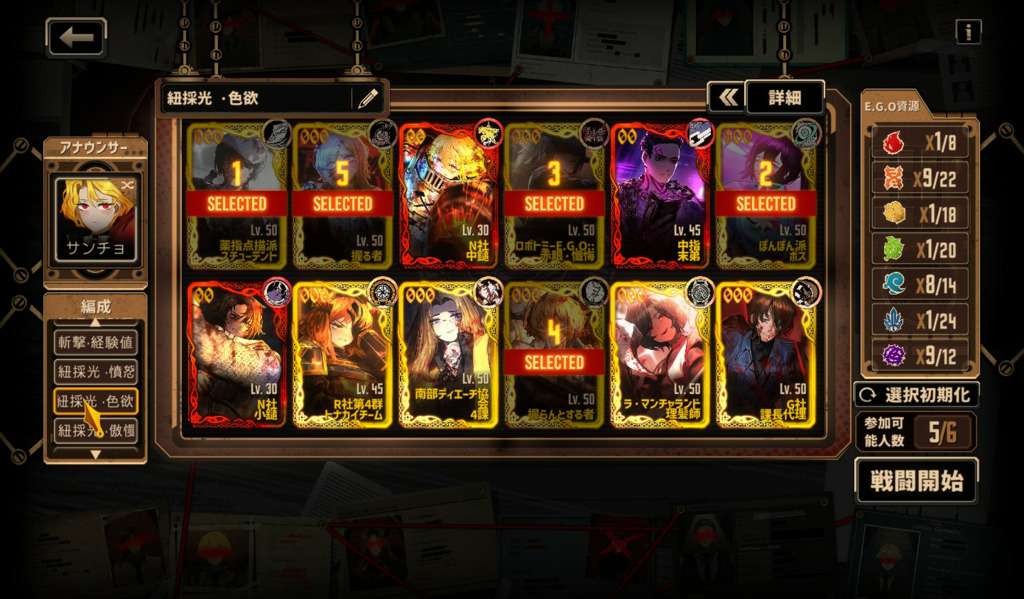This screenshot has height=599, width=1024.
Task: Pick the N社 小鎚 identity card
Action: point(237,354)
